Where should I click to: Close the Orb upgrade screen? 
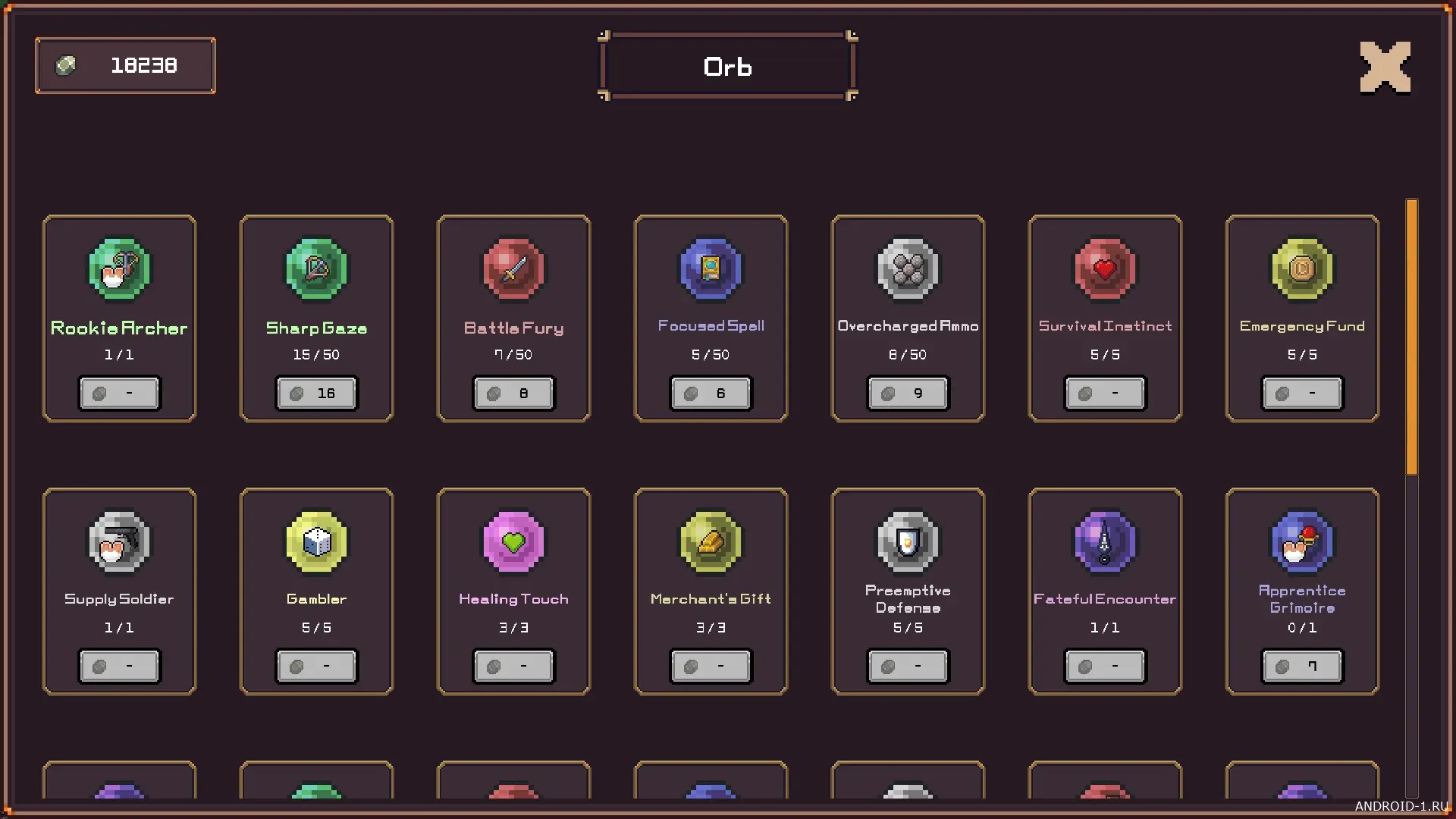click(x=1385, y=67)
